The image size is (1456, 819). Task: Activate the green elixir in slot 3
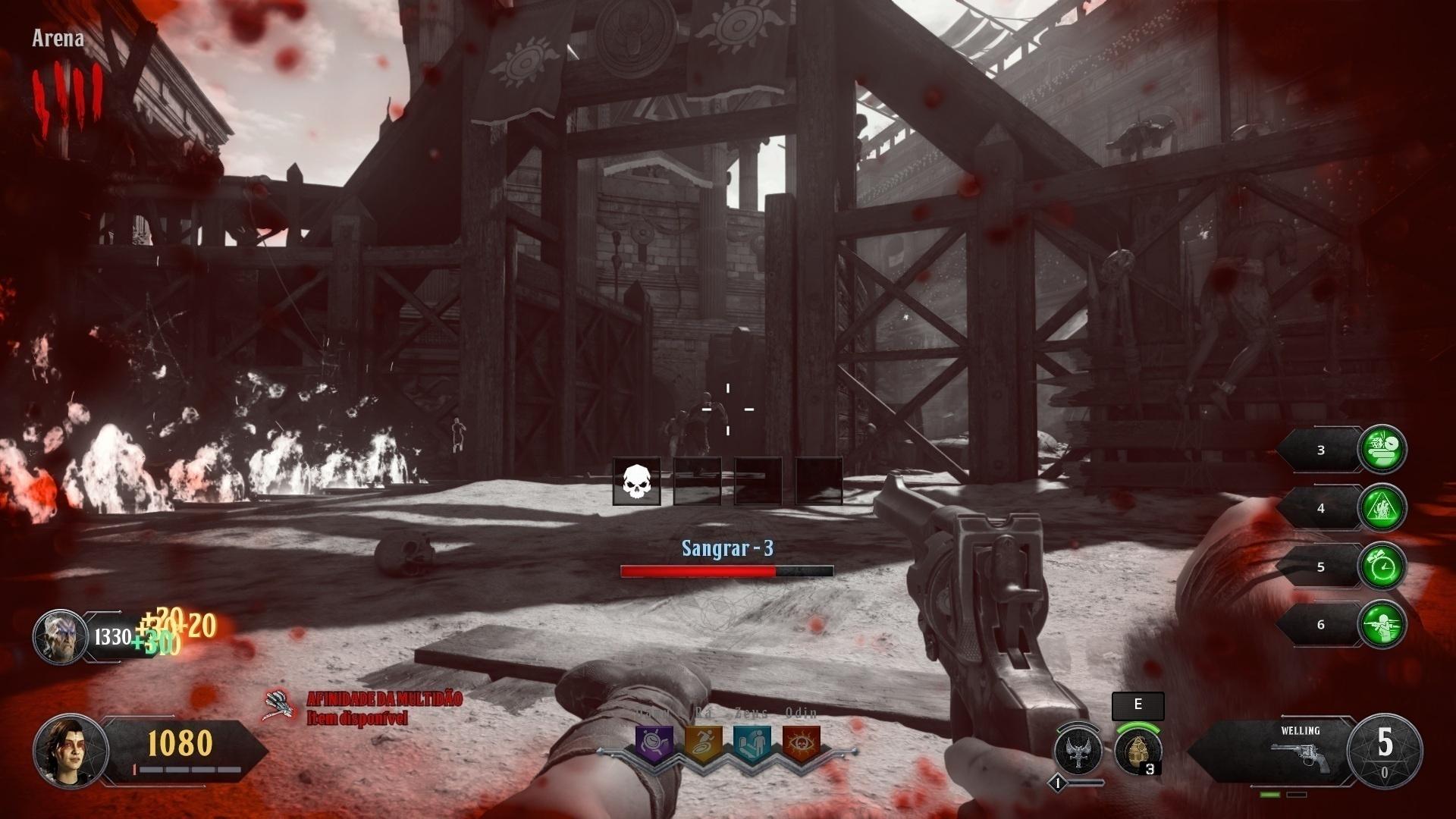(x=1382, y=450)
